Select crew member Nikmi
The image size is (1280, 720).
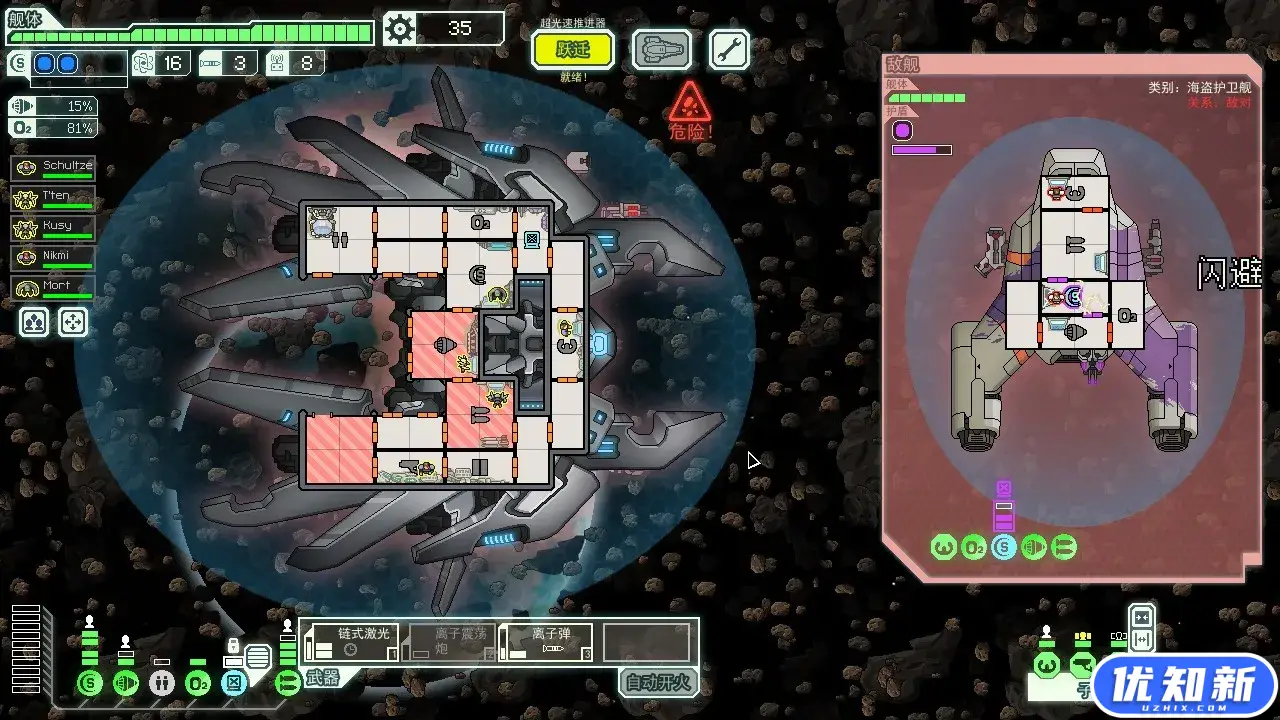pos(54,259)
